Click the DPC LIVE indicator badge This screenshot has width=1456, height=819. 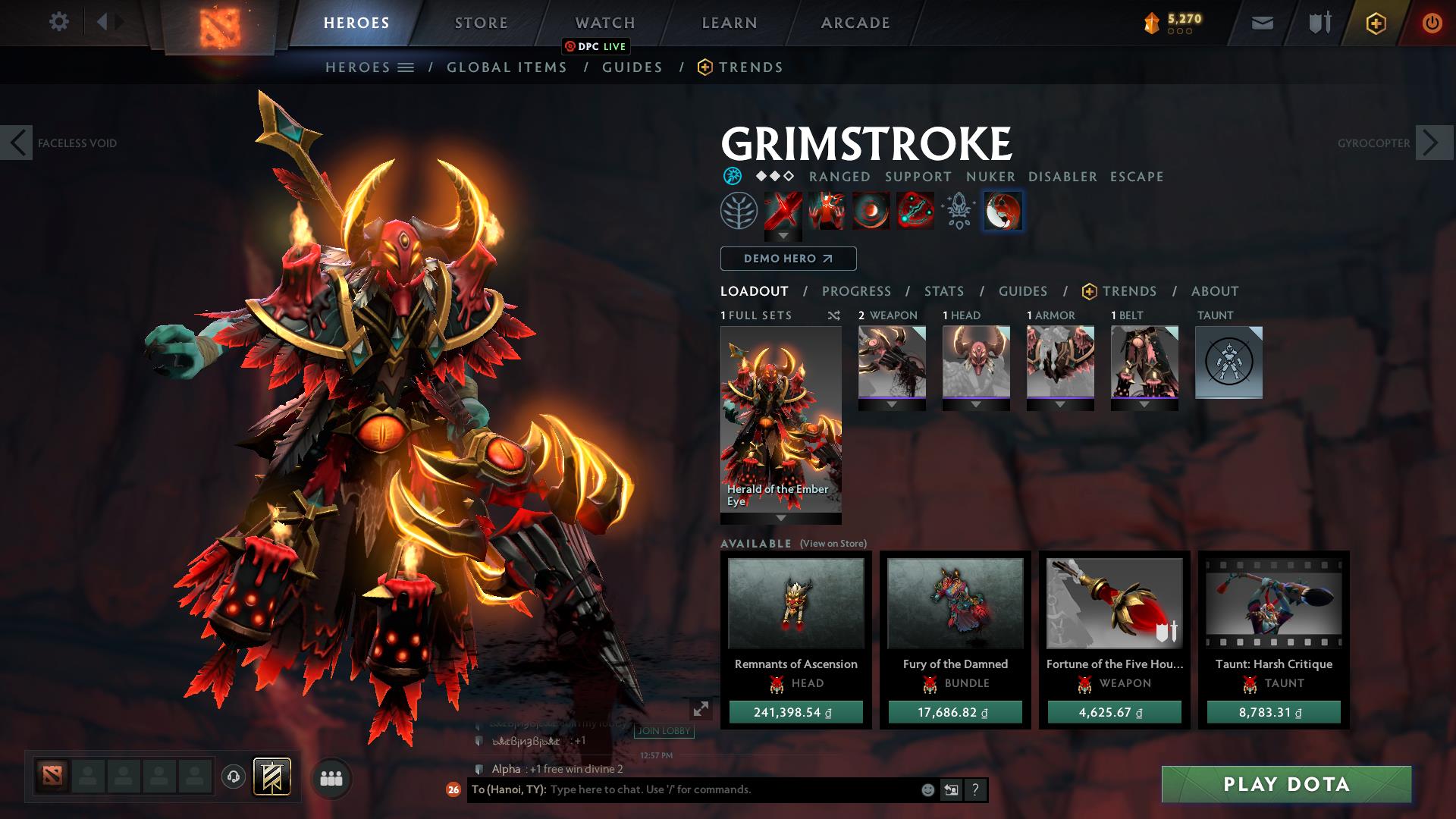point(596,47)
